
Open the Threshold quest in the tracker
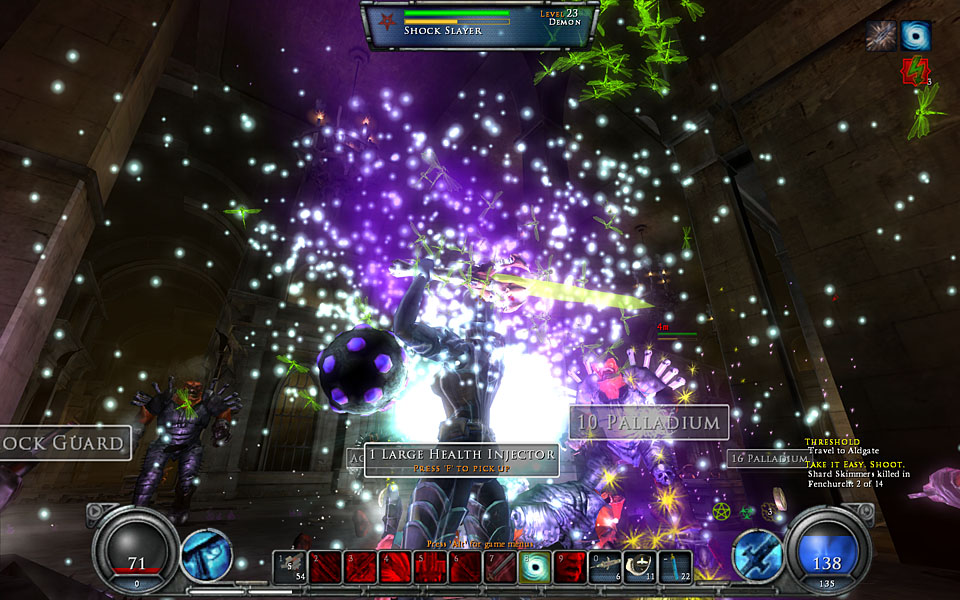click(832, 441)
